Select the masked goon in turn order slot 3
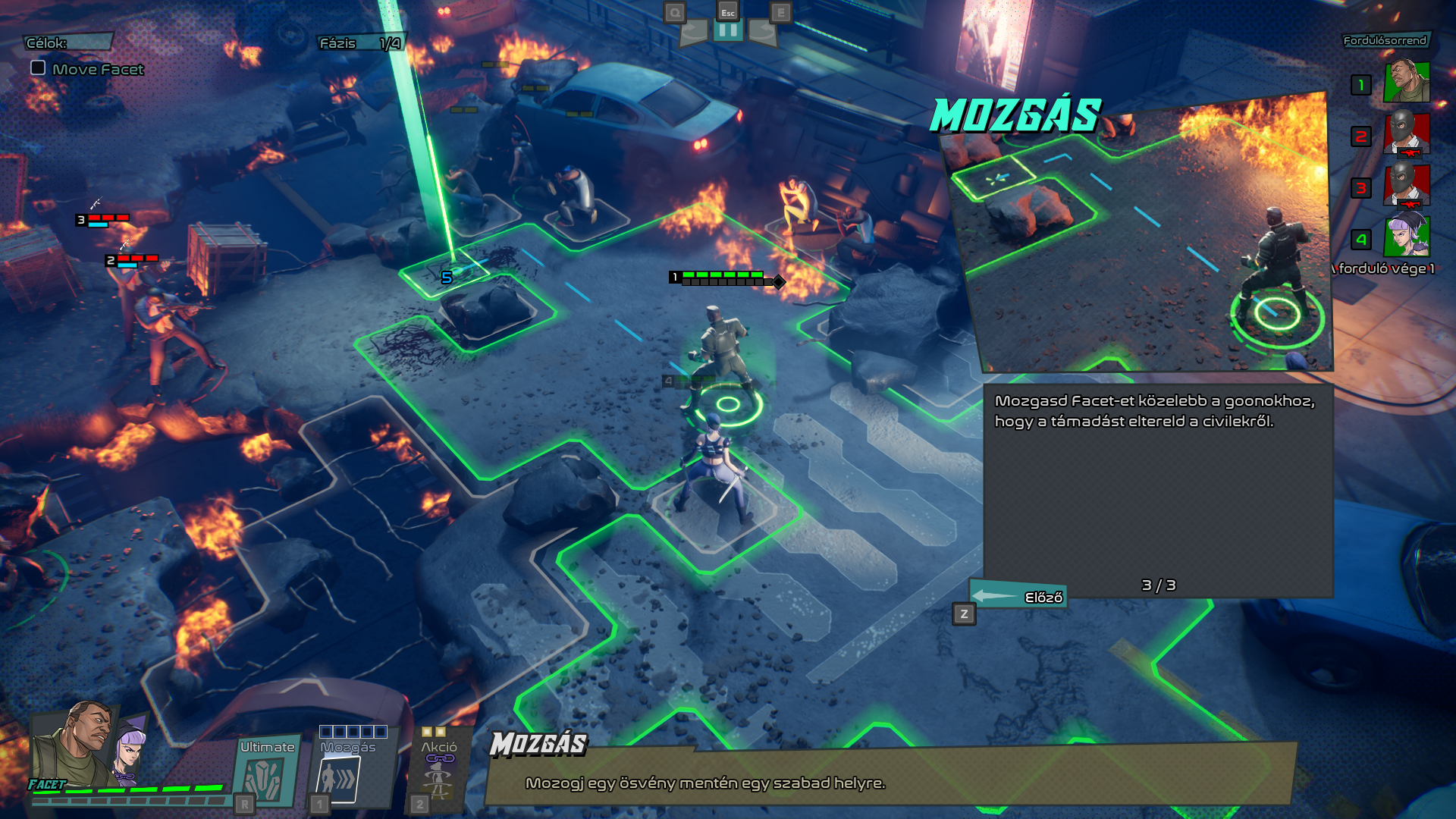Image resolution: width=1456 pixels, height=819 pixels. point(1407,186)
